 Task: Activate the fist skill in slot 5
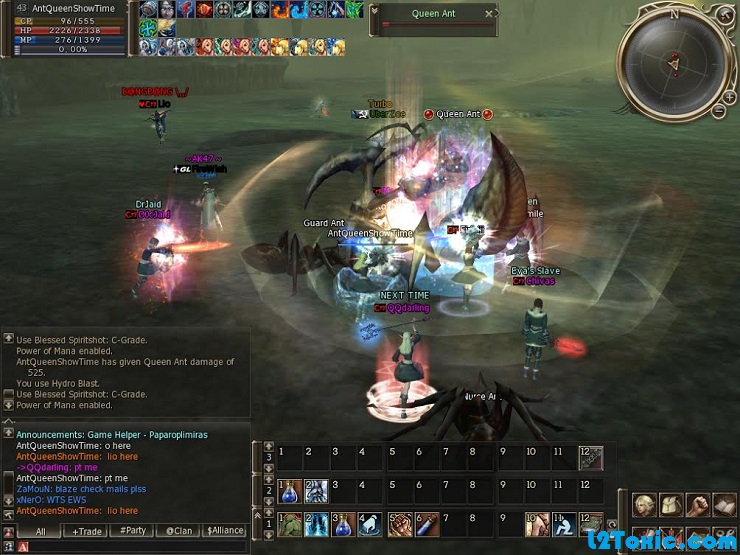click(400, 524)
